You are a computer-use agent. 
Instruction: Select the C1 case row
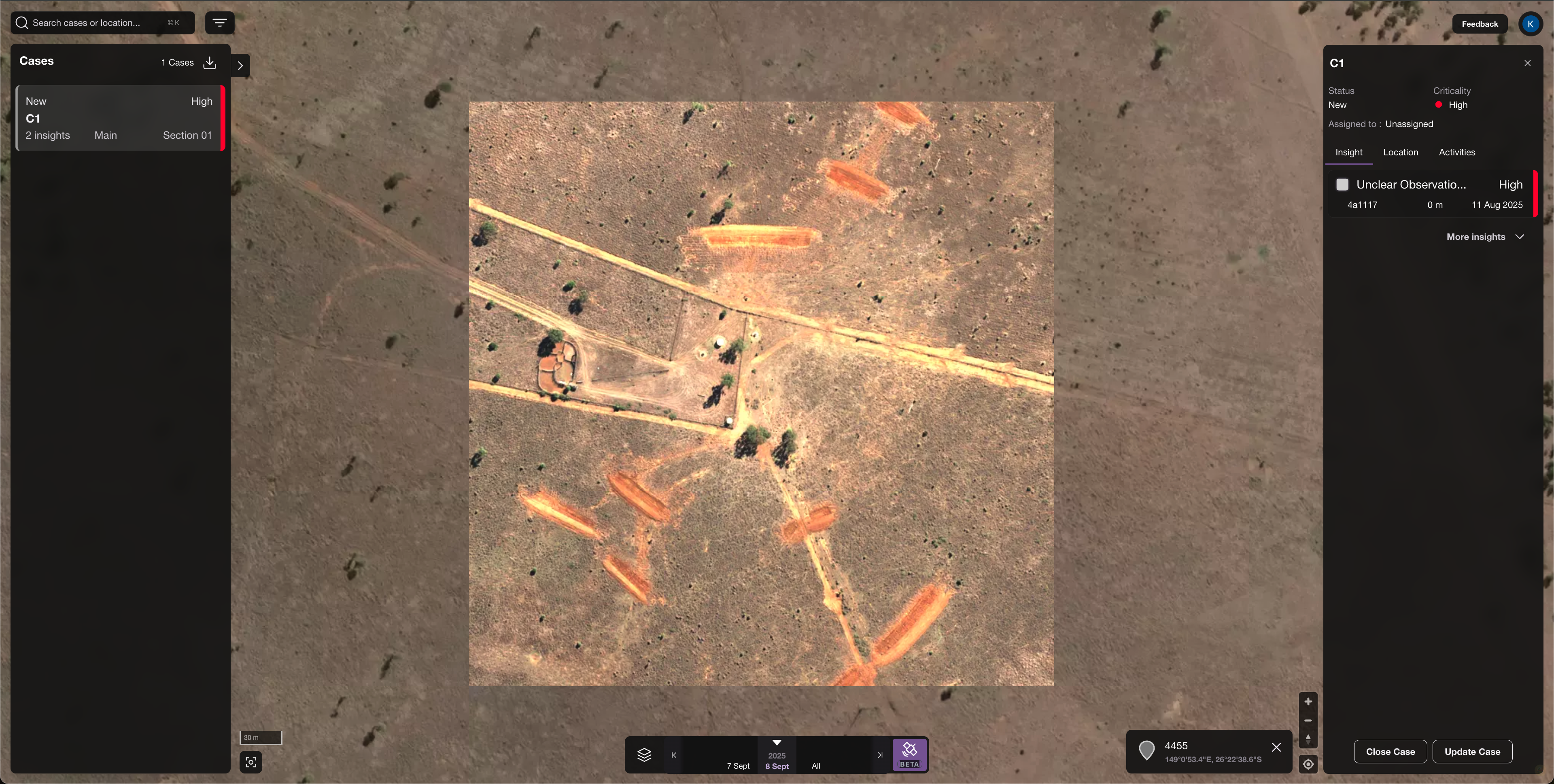tap(119, 118)
